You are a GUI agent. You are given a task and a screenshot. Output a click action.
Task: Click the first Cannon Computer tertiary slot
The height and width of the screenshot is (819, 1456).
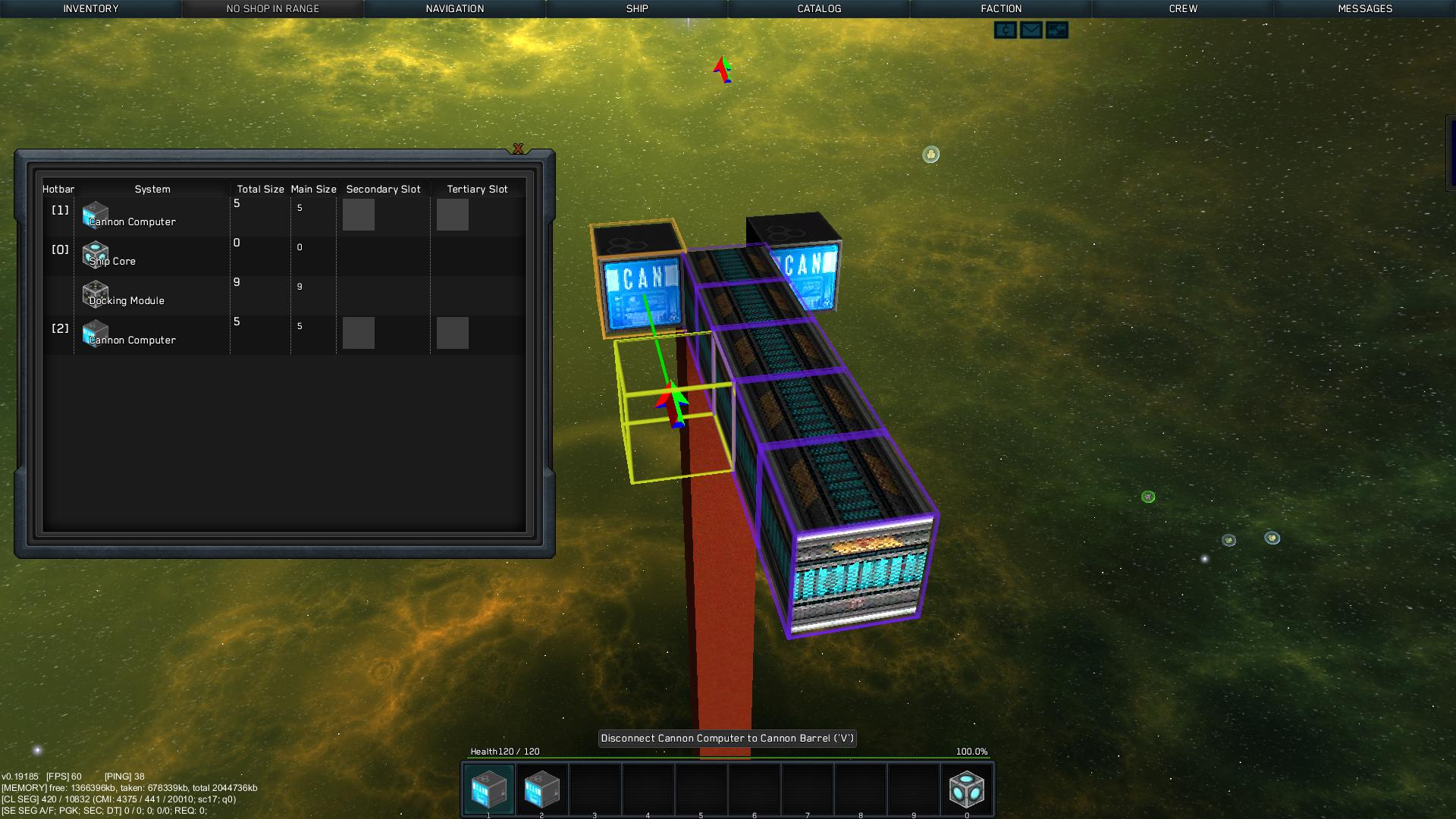click(x=453, y=215)
